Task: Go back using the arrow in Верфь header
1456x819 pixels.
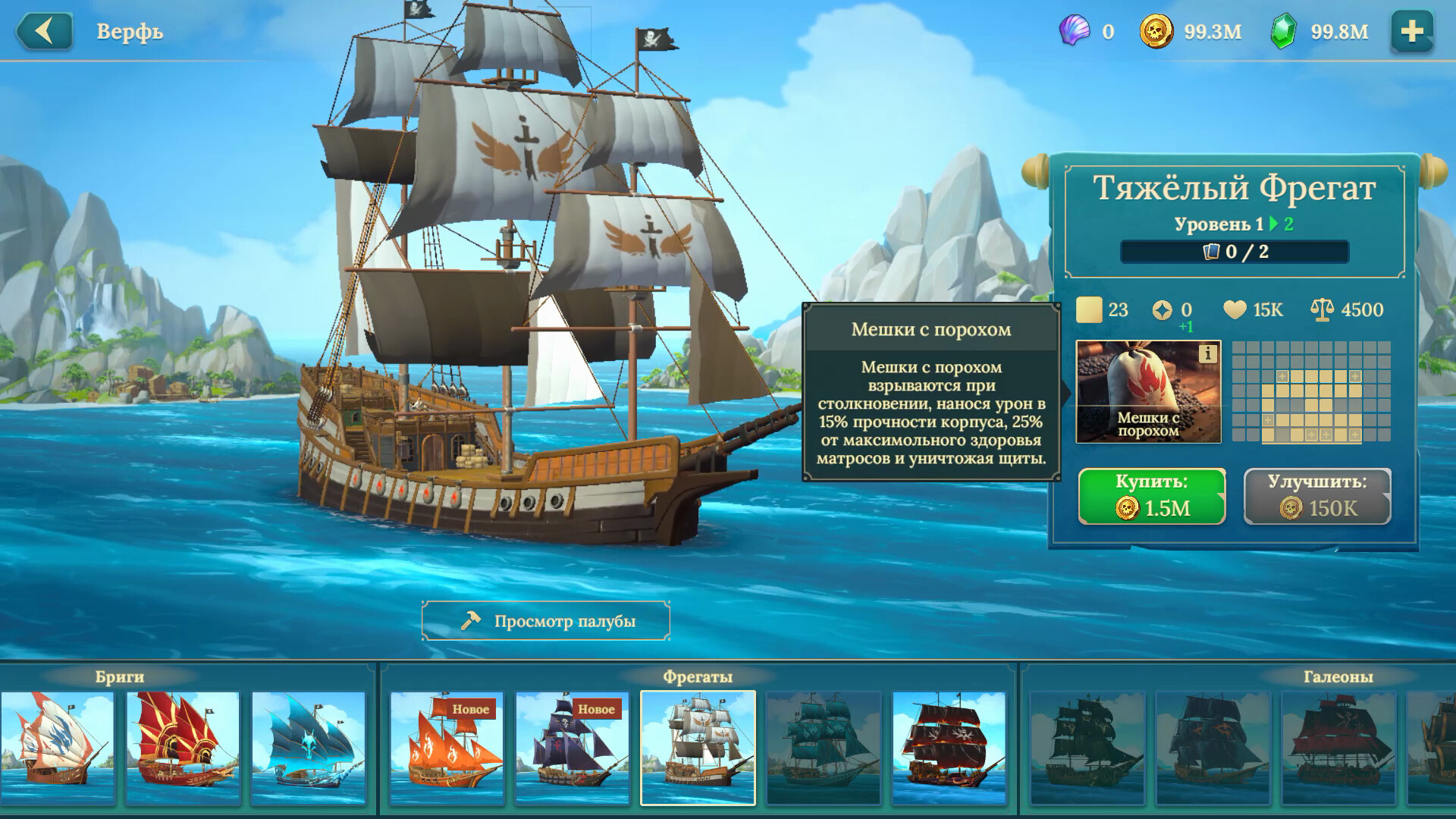Action: [43, 33]
